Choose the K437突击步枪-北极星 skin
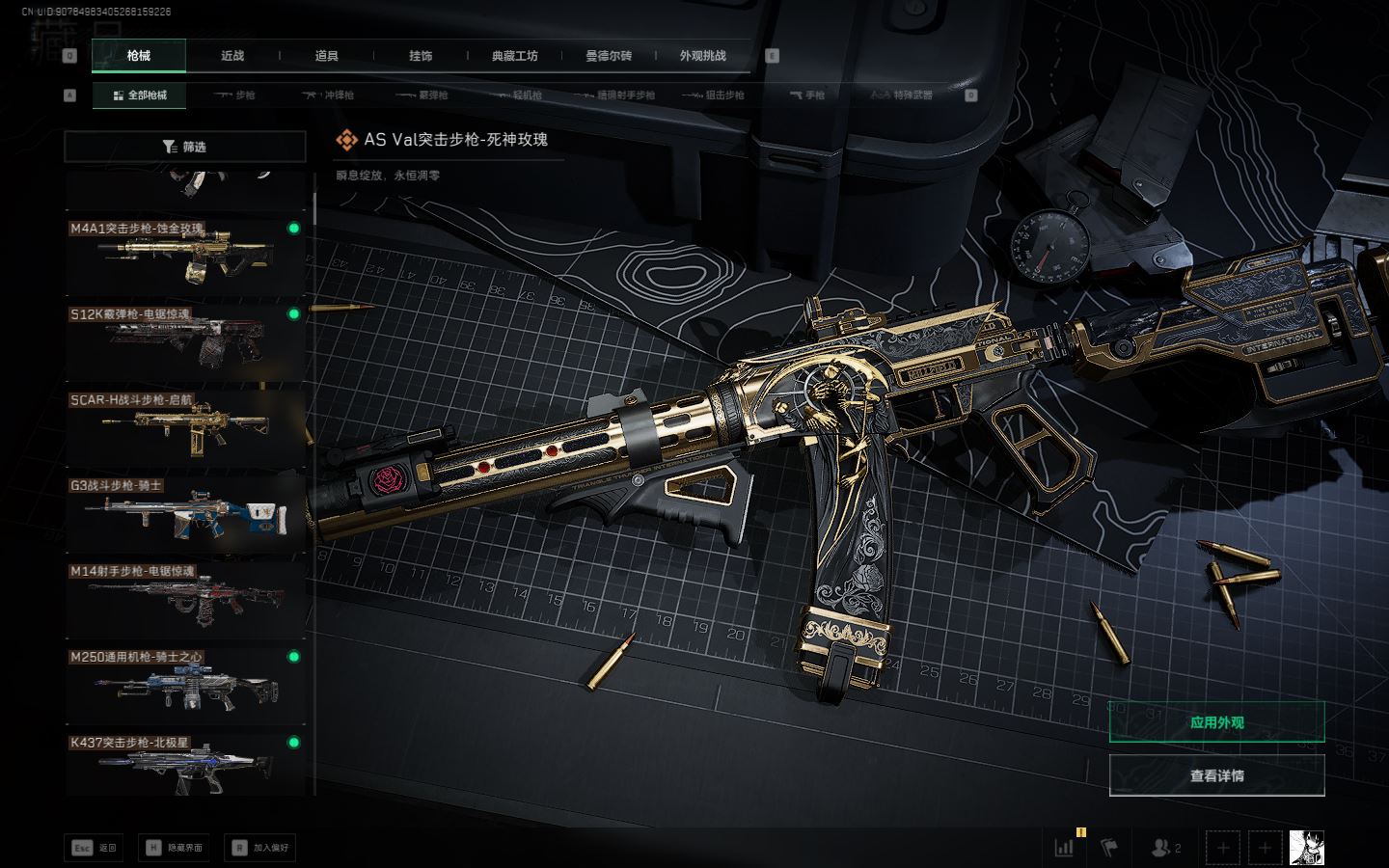Viewport: 1389px width, 868px height. 185,767
